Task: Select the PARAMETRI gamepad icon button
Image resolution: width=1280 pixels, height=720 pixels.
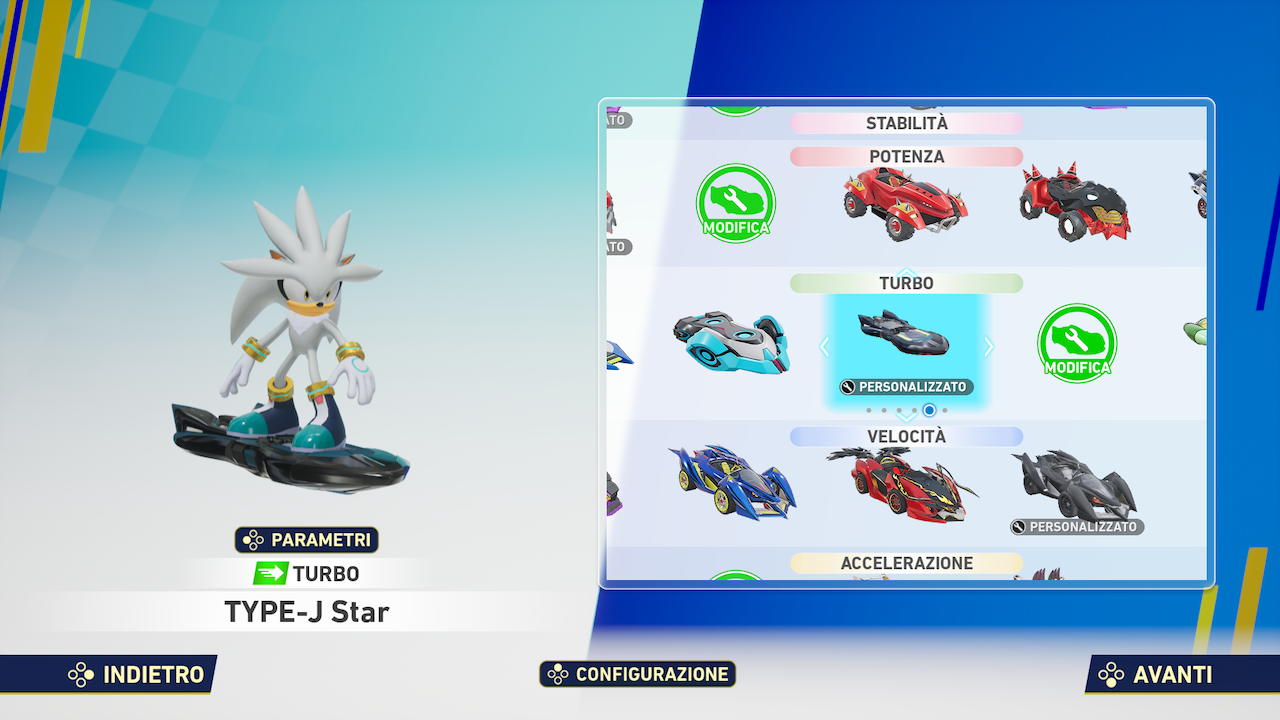Action: [x=255, y=540]
